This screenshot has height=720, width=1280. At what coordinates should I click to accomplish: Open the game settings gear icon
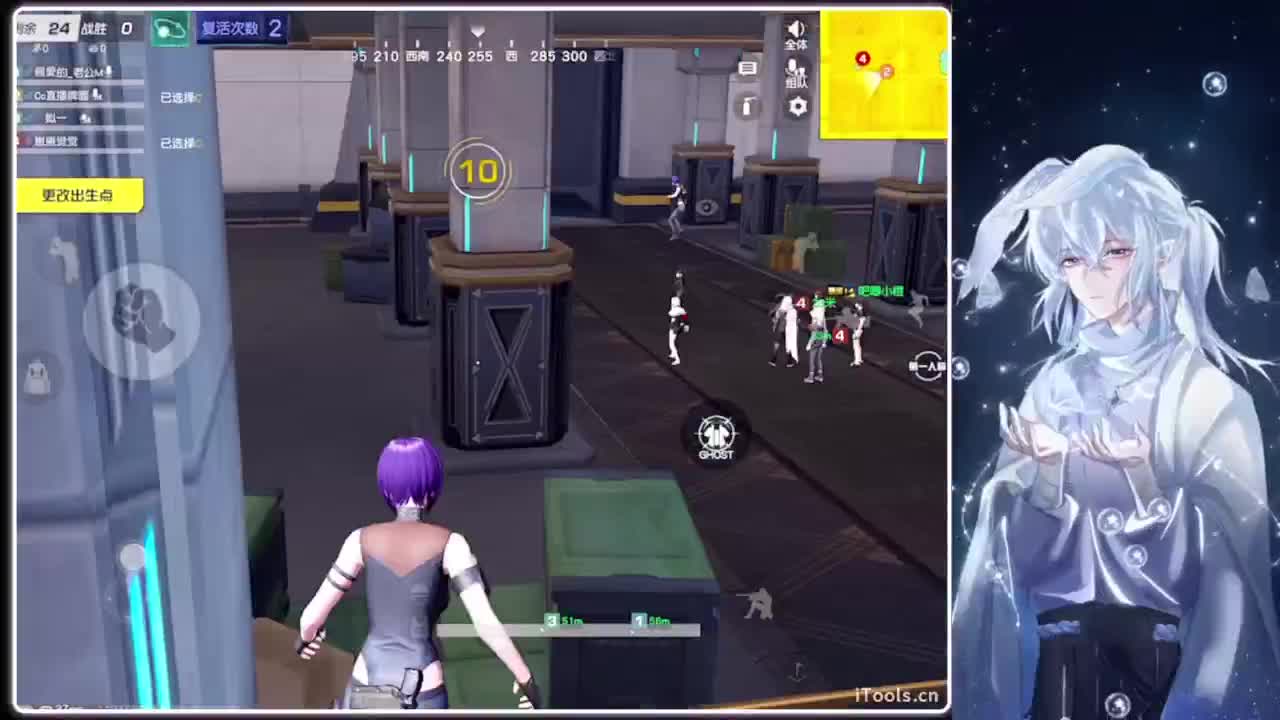point(798,104)
